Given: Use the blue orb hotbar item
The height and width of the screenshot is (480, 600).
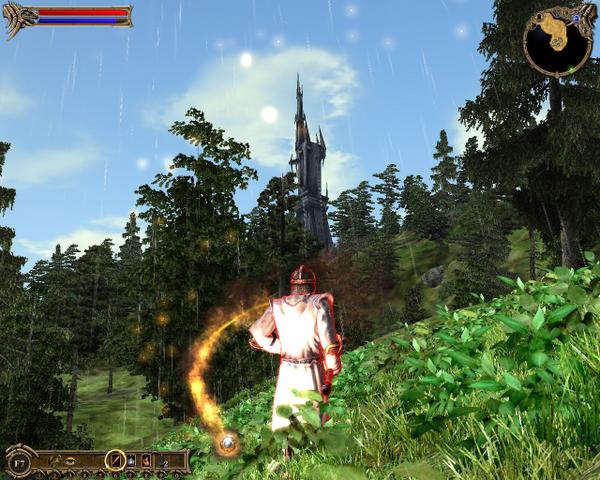Looking at the screenshot, I should point(131,461).
